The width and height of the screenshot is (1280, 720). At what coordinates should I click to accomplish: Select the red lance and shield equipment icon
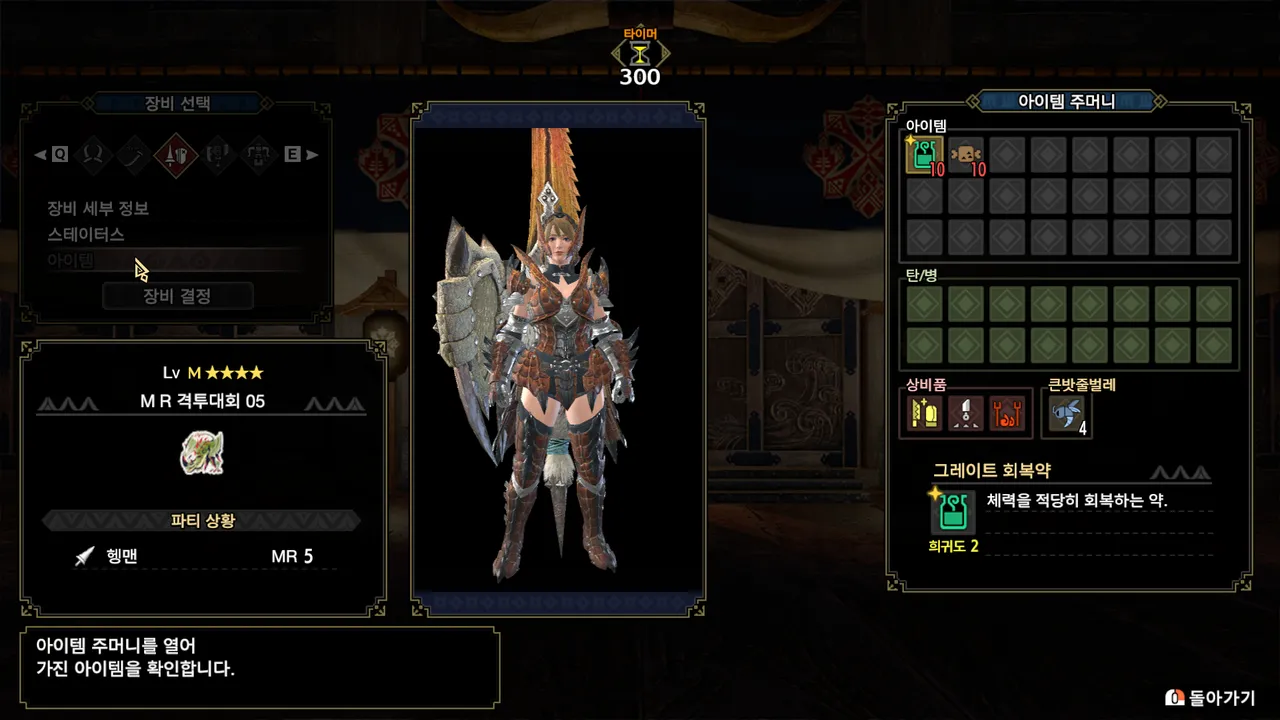176,154
